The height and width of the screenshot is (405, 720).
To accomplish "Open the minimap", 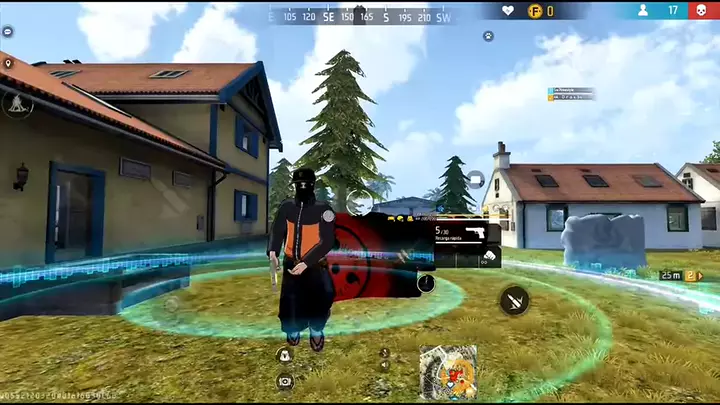I will (x=448, y=371).
